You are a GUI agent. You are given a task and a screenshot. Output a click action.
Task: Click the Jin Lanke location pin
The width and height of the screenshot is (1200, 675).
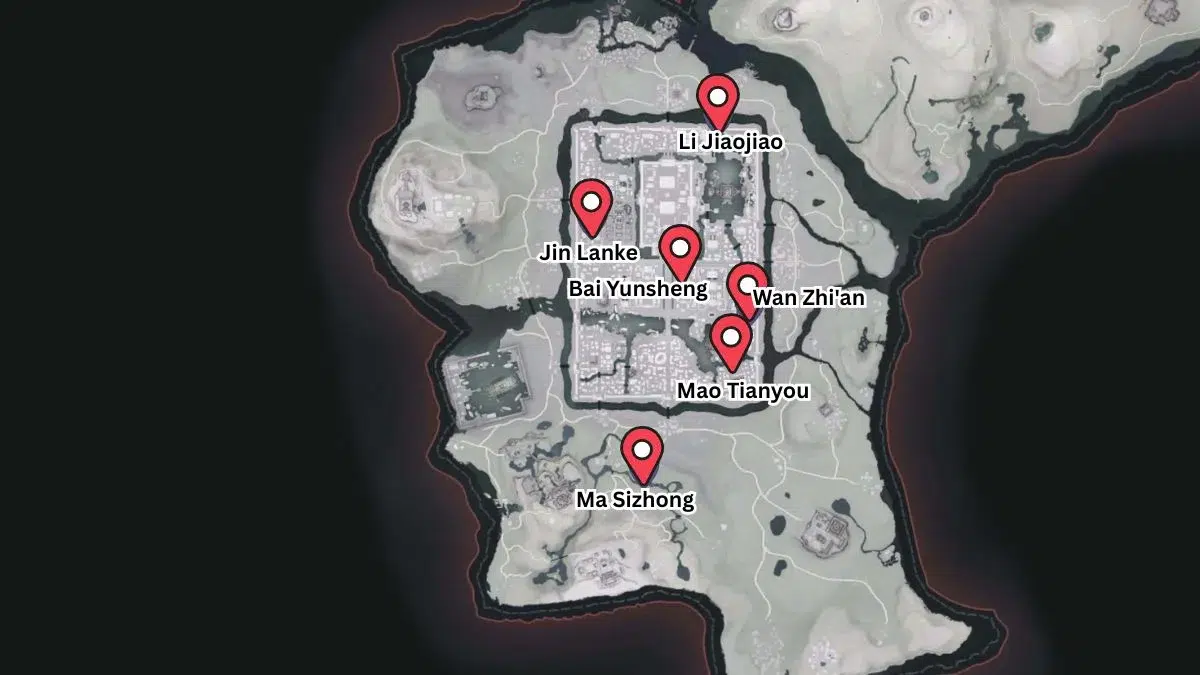(x=592, y=203)
